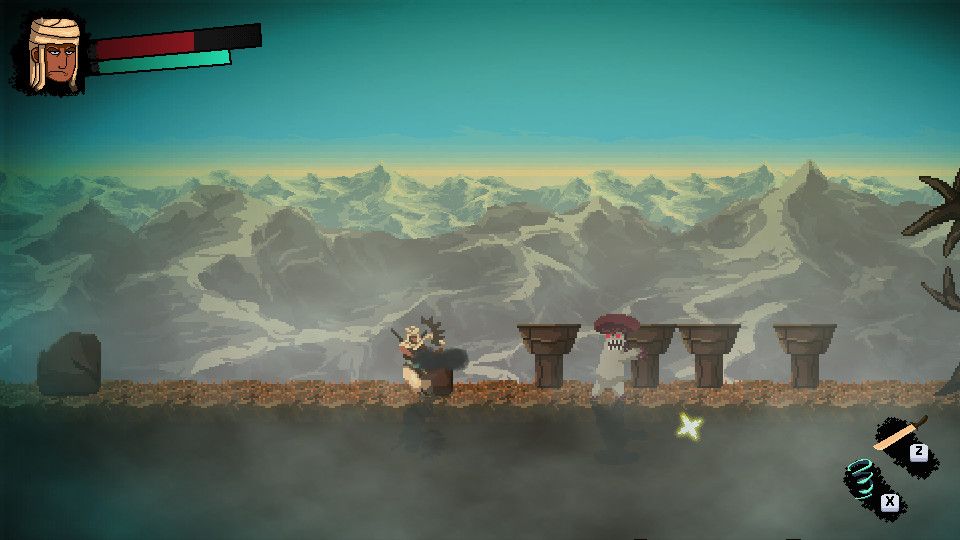Activate the teal spring jump ability icon
The height and width of the screenshot is (540, 960).
(862, 479)
